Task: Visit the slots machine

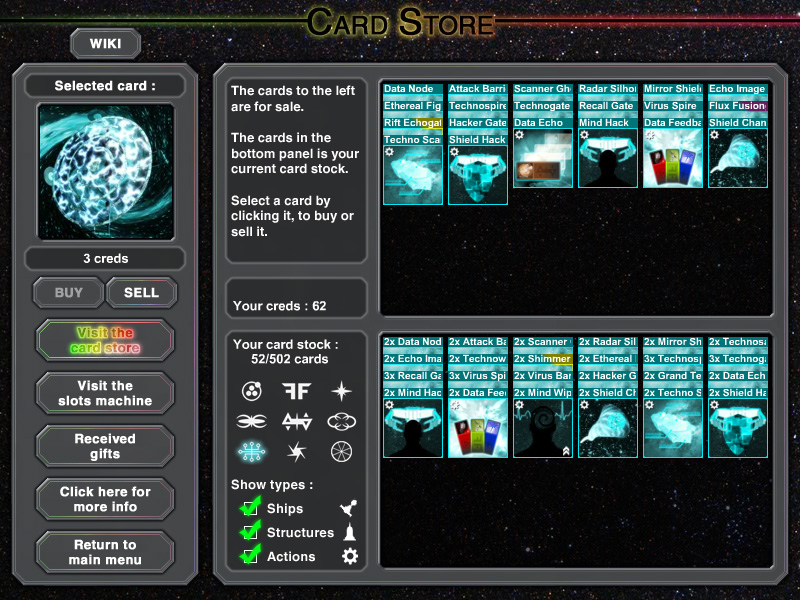Action: [x=105, y=393]
